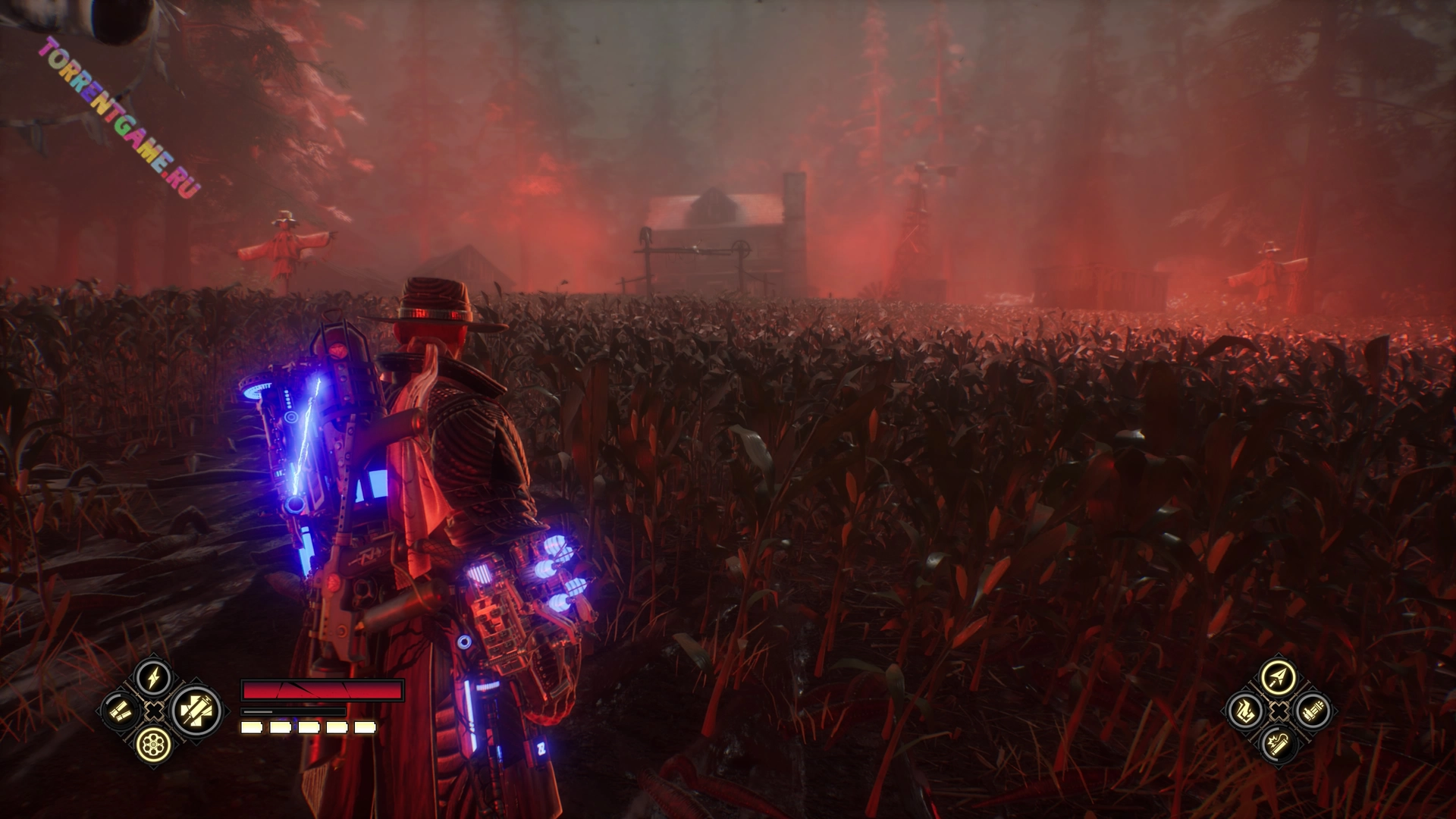Choose the revolver cylinder weapon icon
The width and height of the screenshot is (1456, 819).
coord(153,745)
